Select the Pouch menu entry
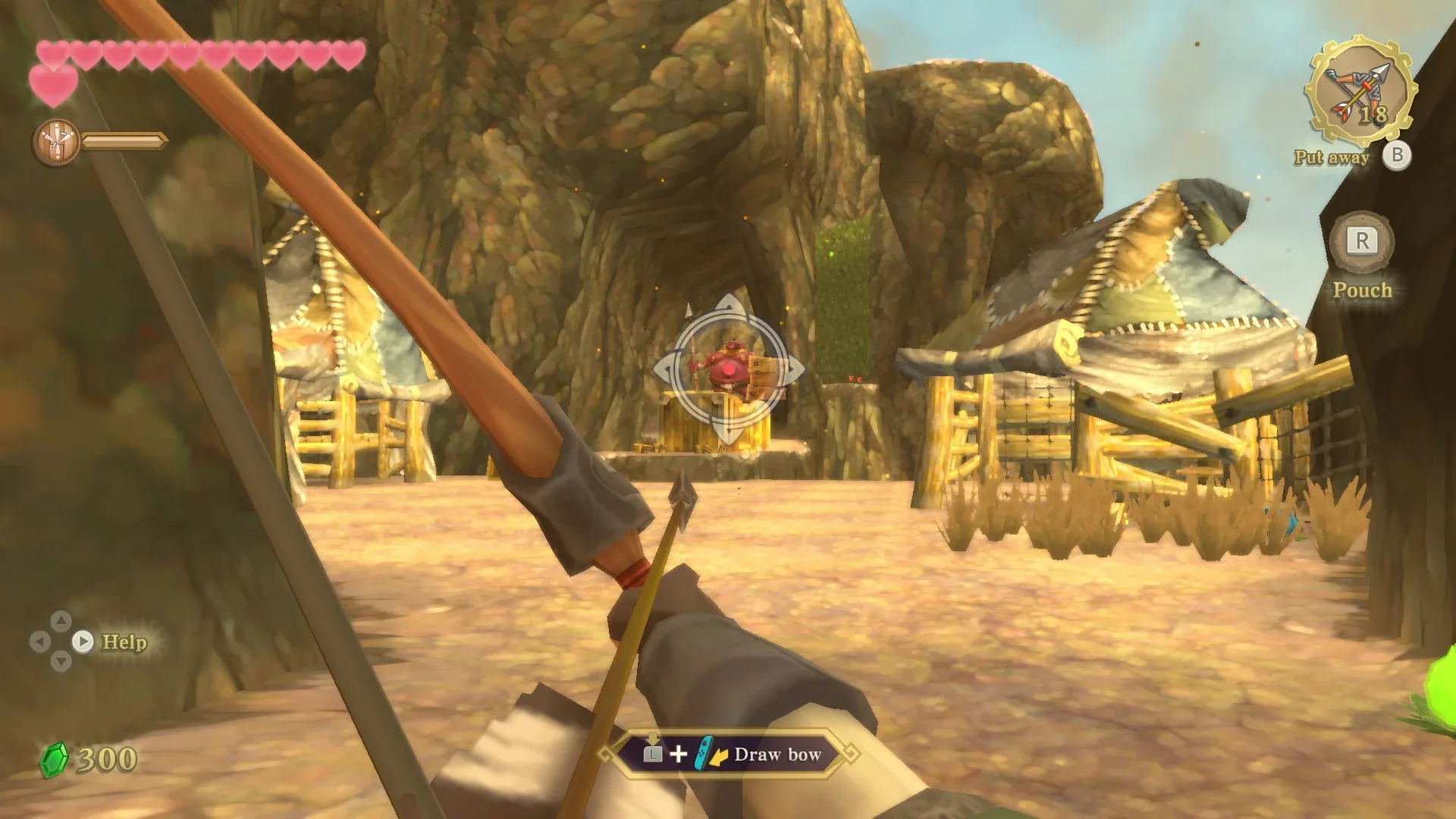1456x819 pixels. pyautogui.click(x=1363, y=290)
